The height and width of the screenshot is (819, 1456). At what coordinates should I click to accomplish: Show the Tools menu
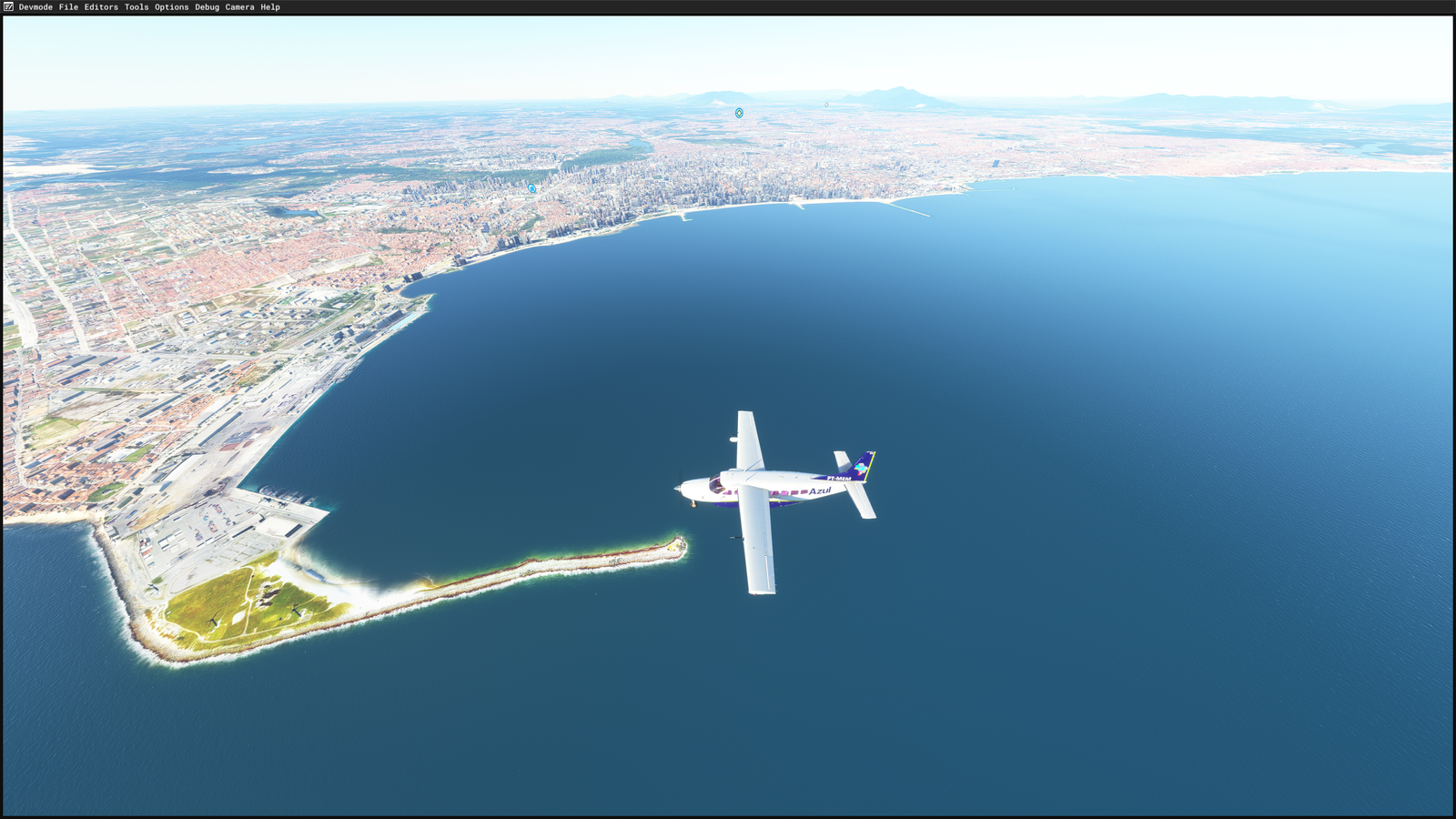pyautogui.click(x=136, y=7)
